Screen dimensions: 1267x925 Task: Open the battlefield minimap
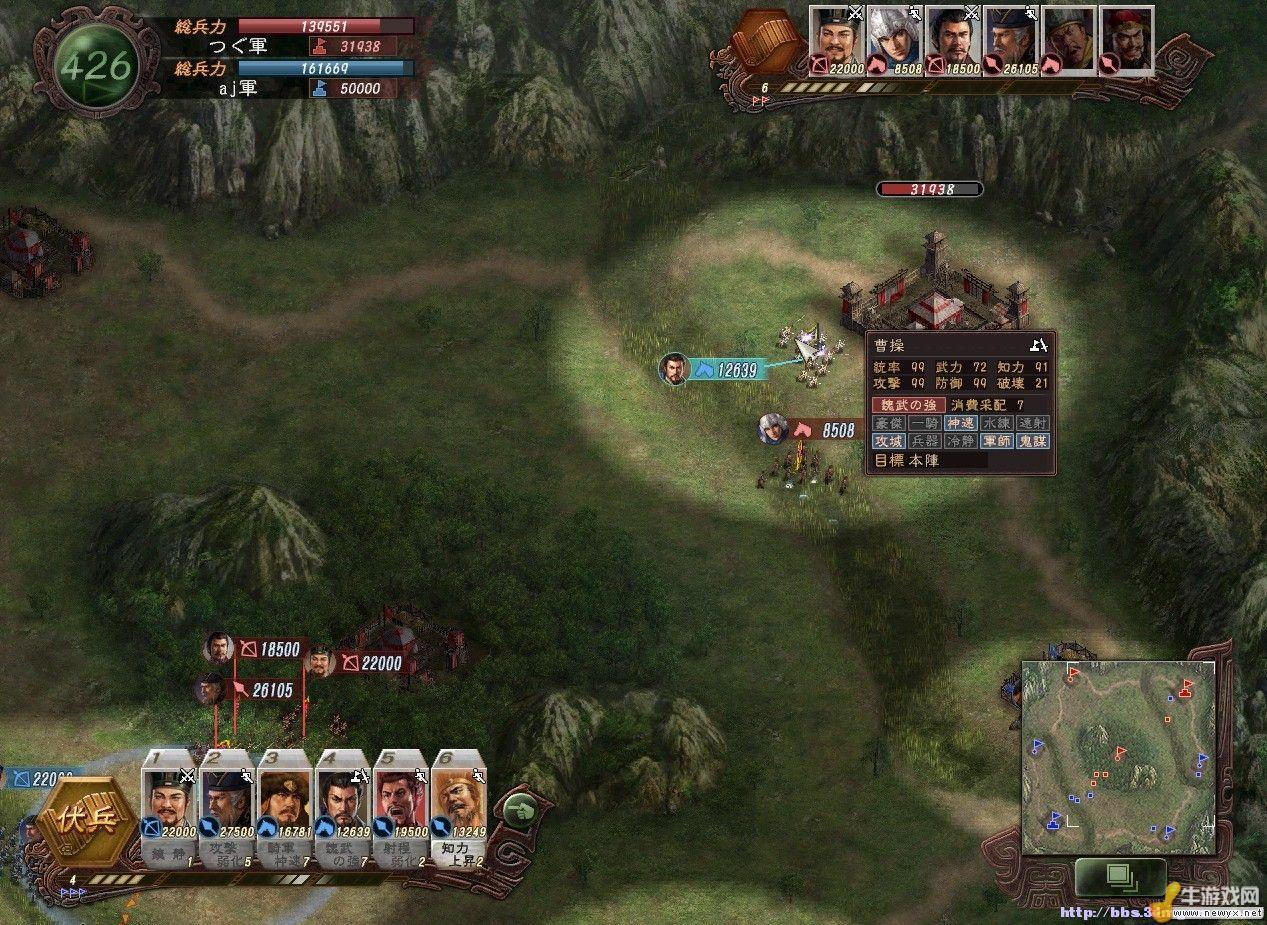click(1118, 757)
